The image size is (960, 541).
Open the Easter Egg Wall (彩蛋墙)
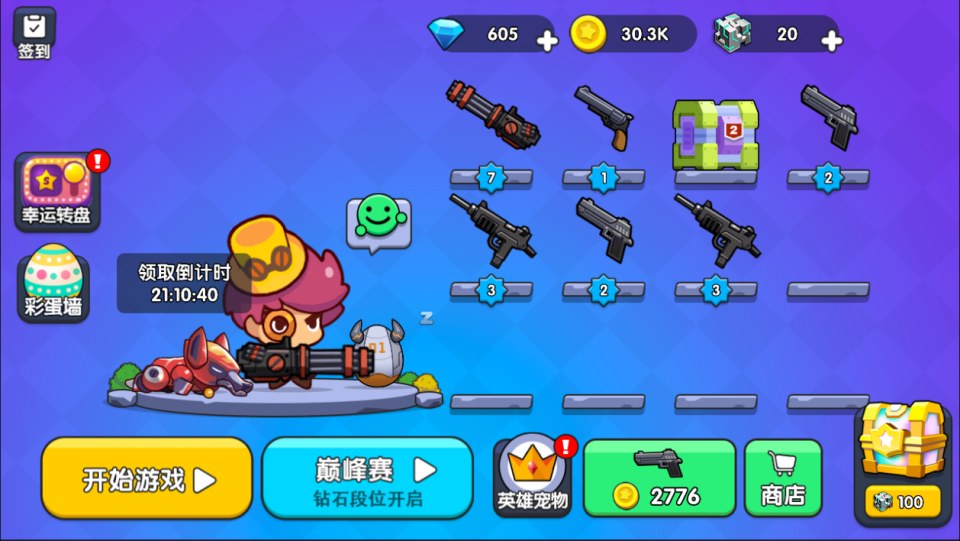point(53,283)
